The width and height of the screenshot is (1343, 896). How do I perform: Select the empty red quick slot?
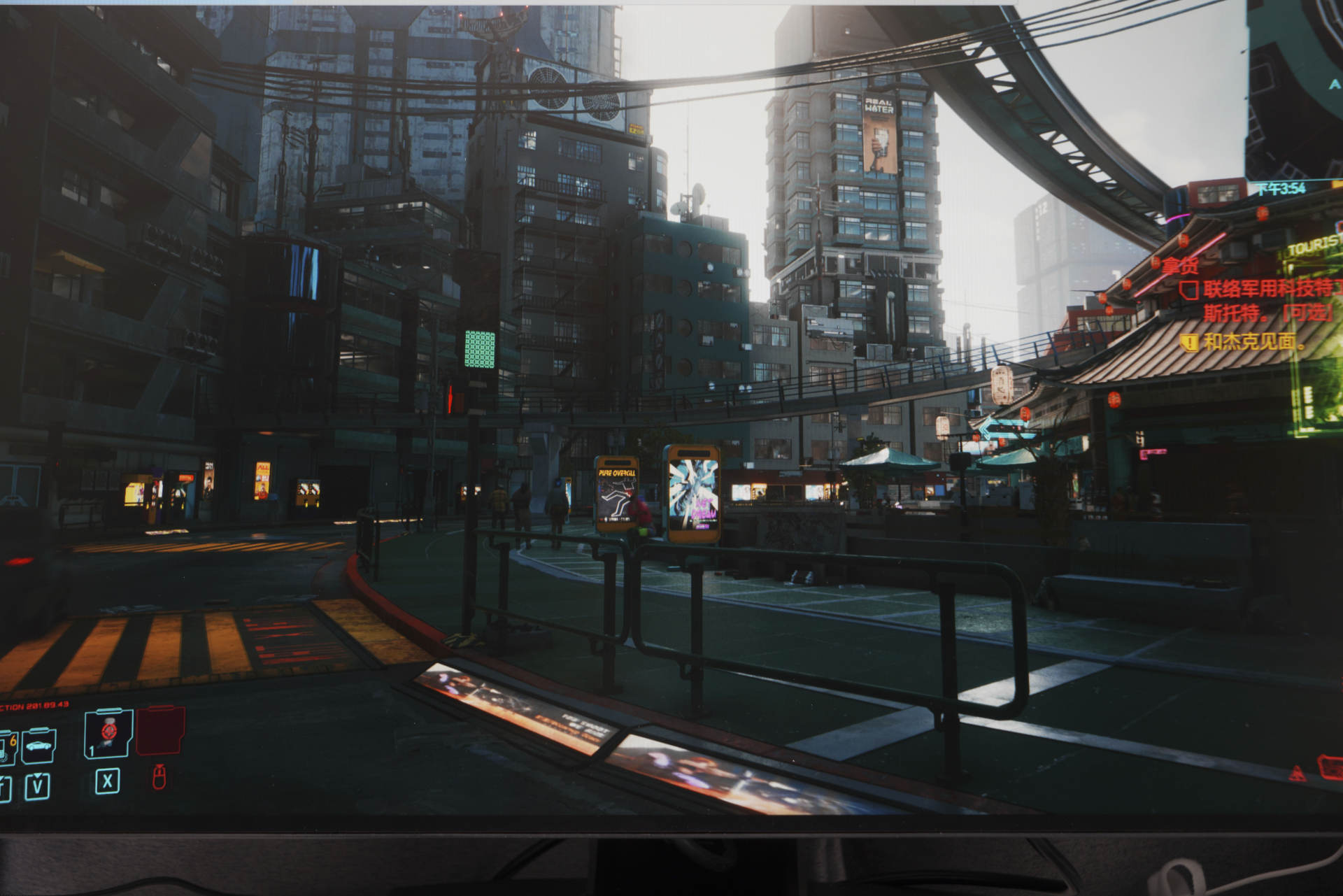160,731
